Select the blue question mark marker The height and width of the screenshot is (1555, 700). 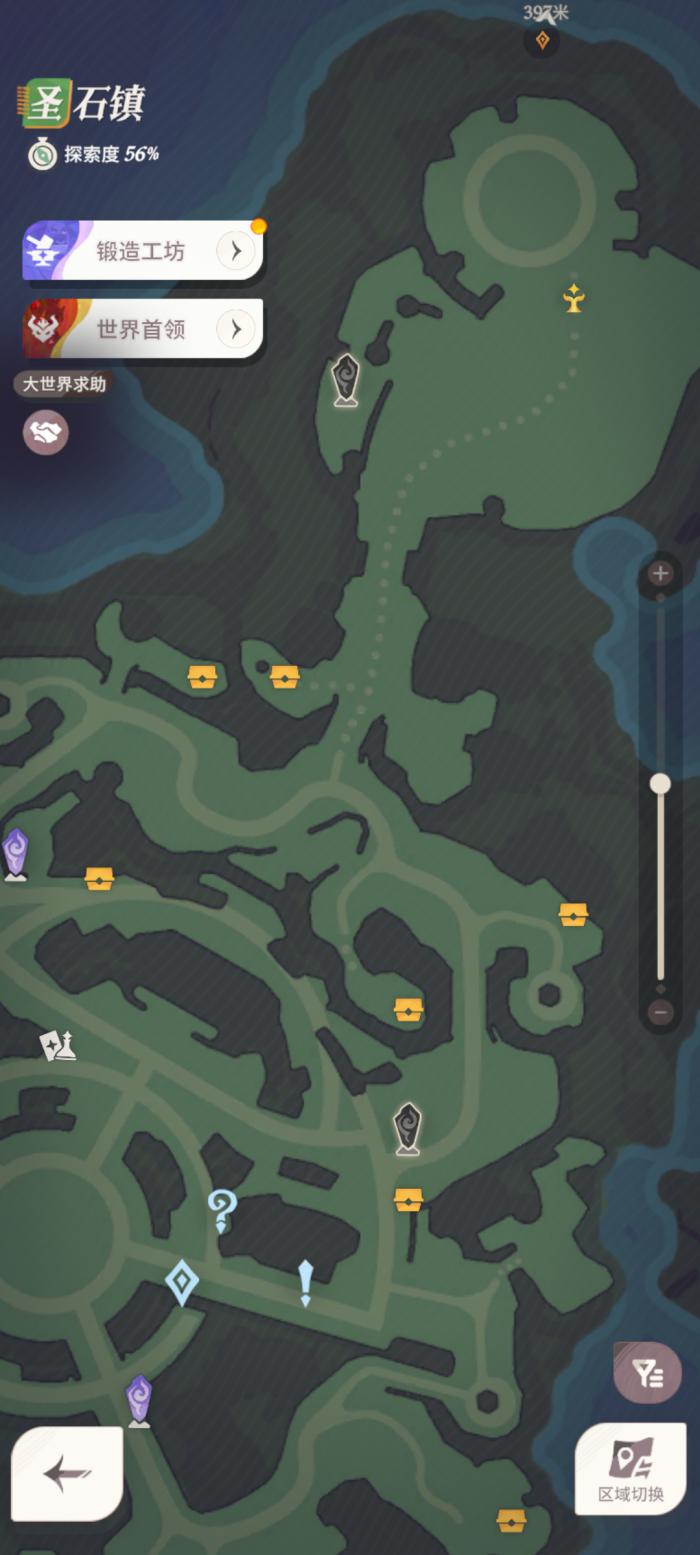point(221,1210)
